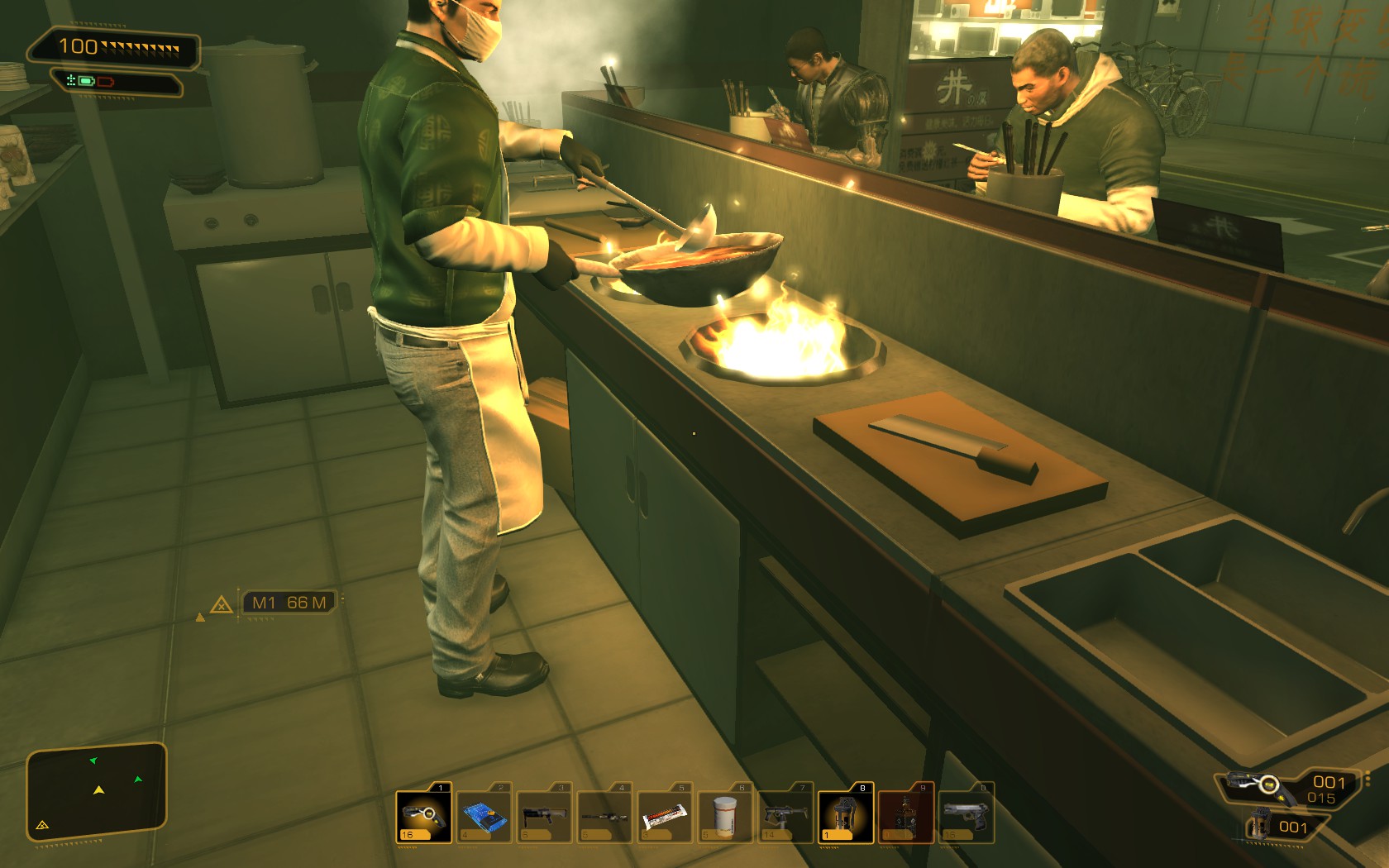Click the equipped stun gun weapon display
1389x868 pixels.
coord(1258,785)
